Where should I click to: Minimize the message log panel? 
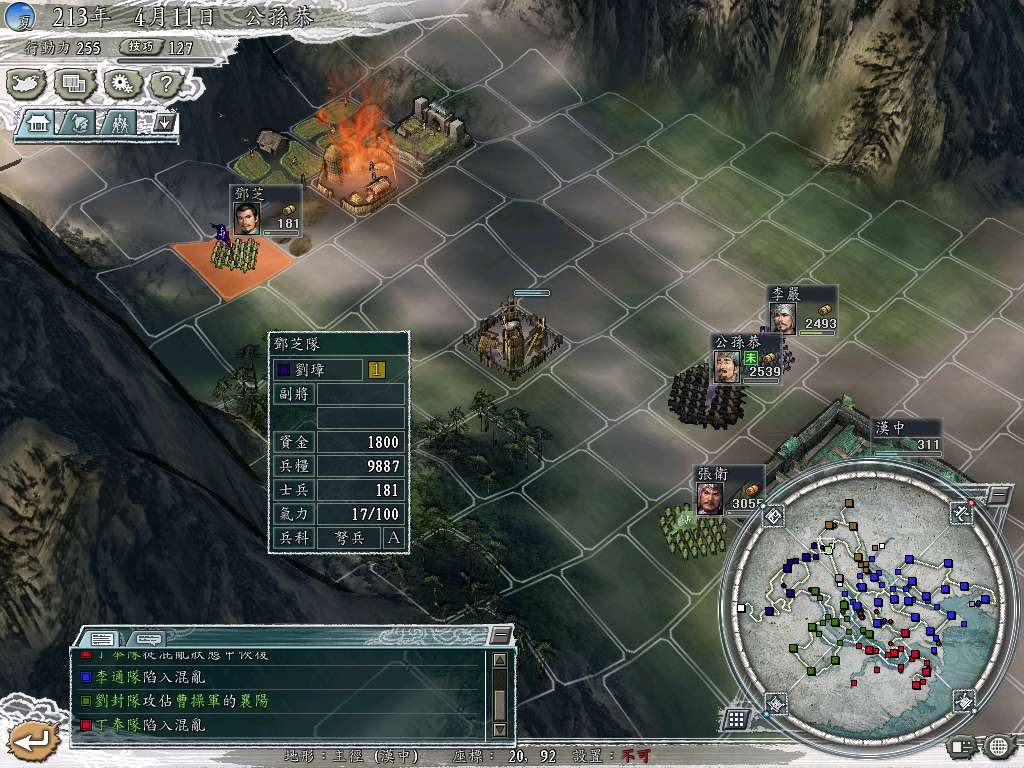point(500,636)
